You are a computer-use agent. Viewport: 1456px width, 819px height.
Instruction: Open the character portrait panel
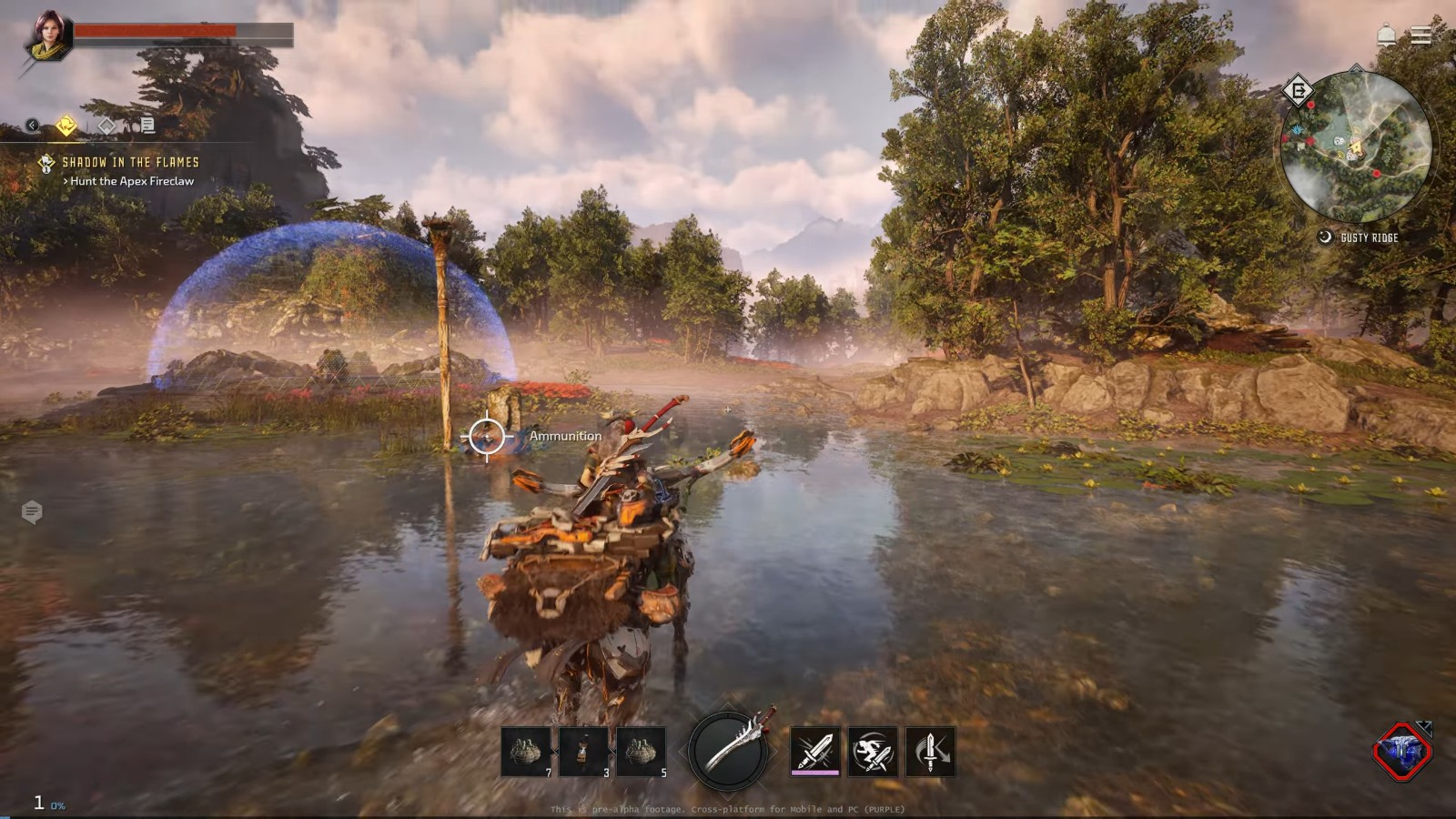pyautogui.click(x=47, y=36)
